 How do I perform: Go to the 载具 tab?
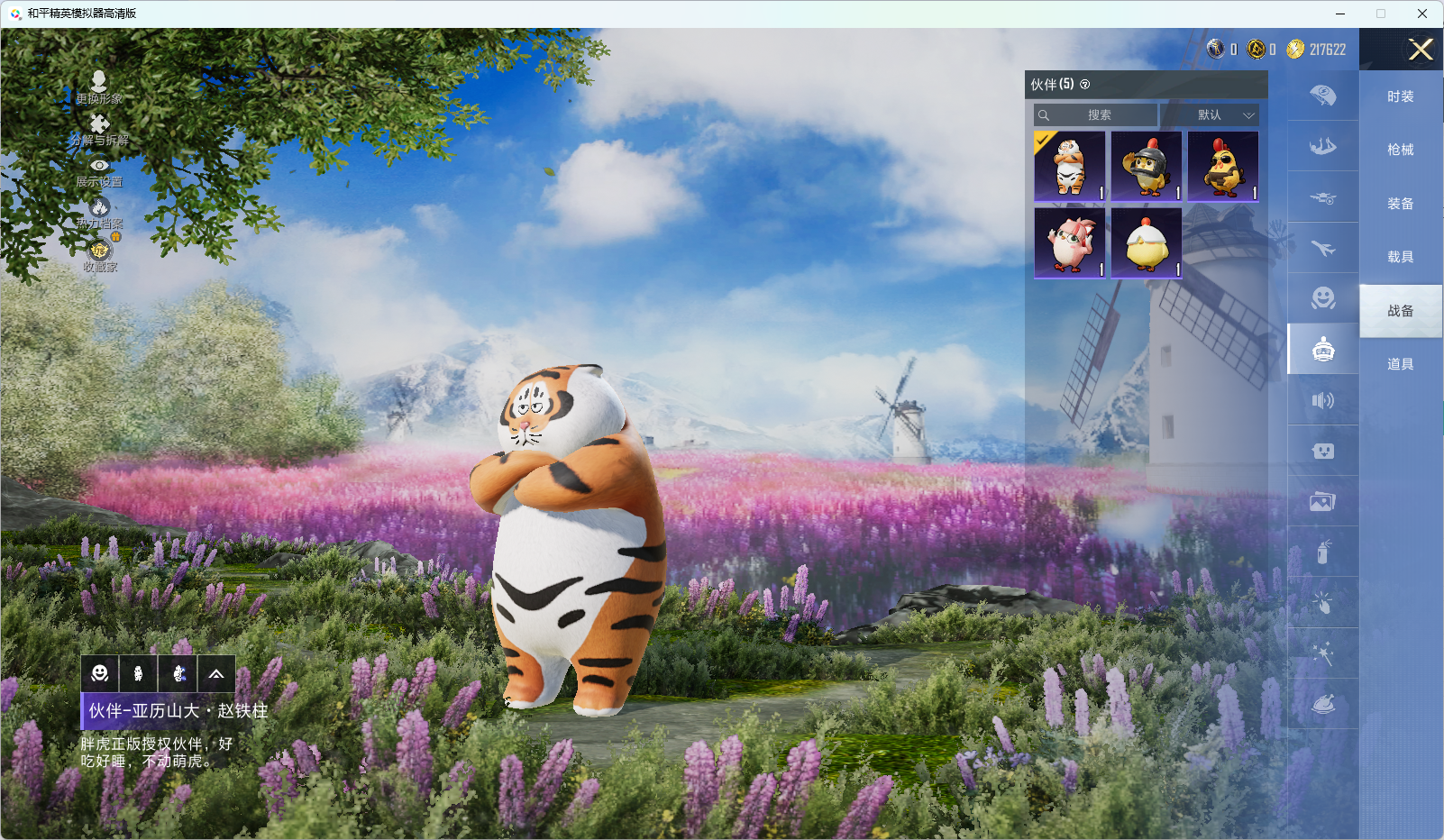[1400, 257]
